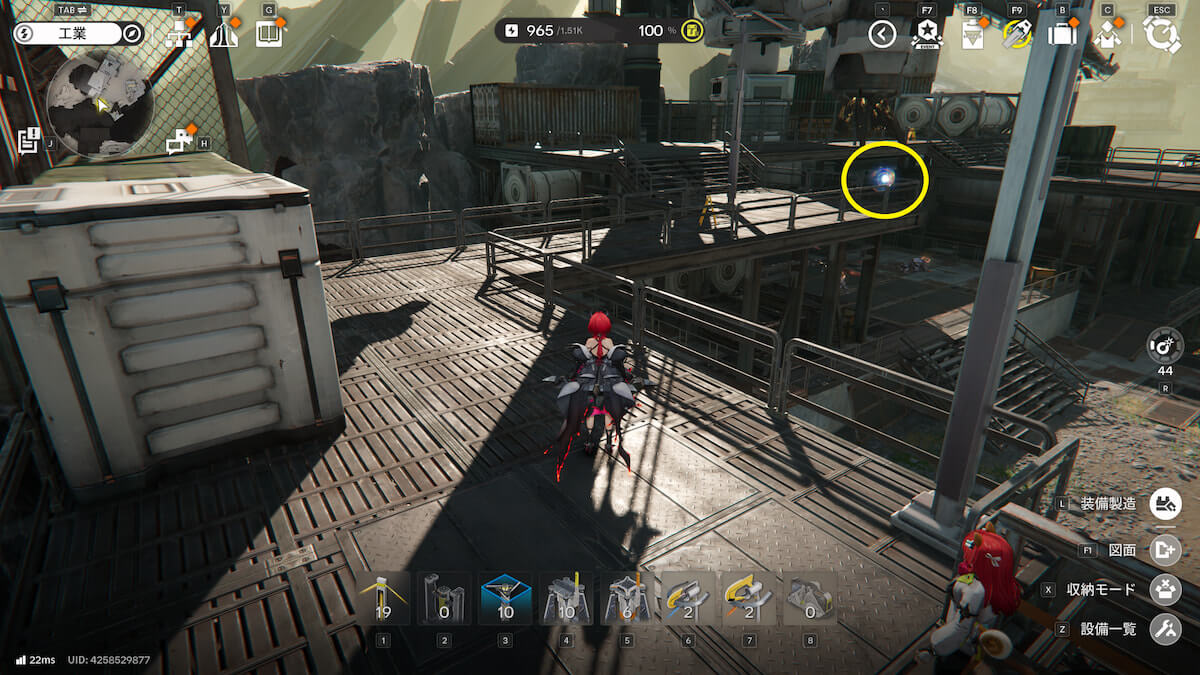Open the briefcase inventory icon
1200x675 pixels.
click(1061, 36)
